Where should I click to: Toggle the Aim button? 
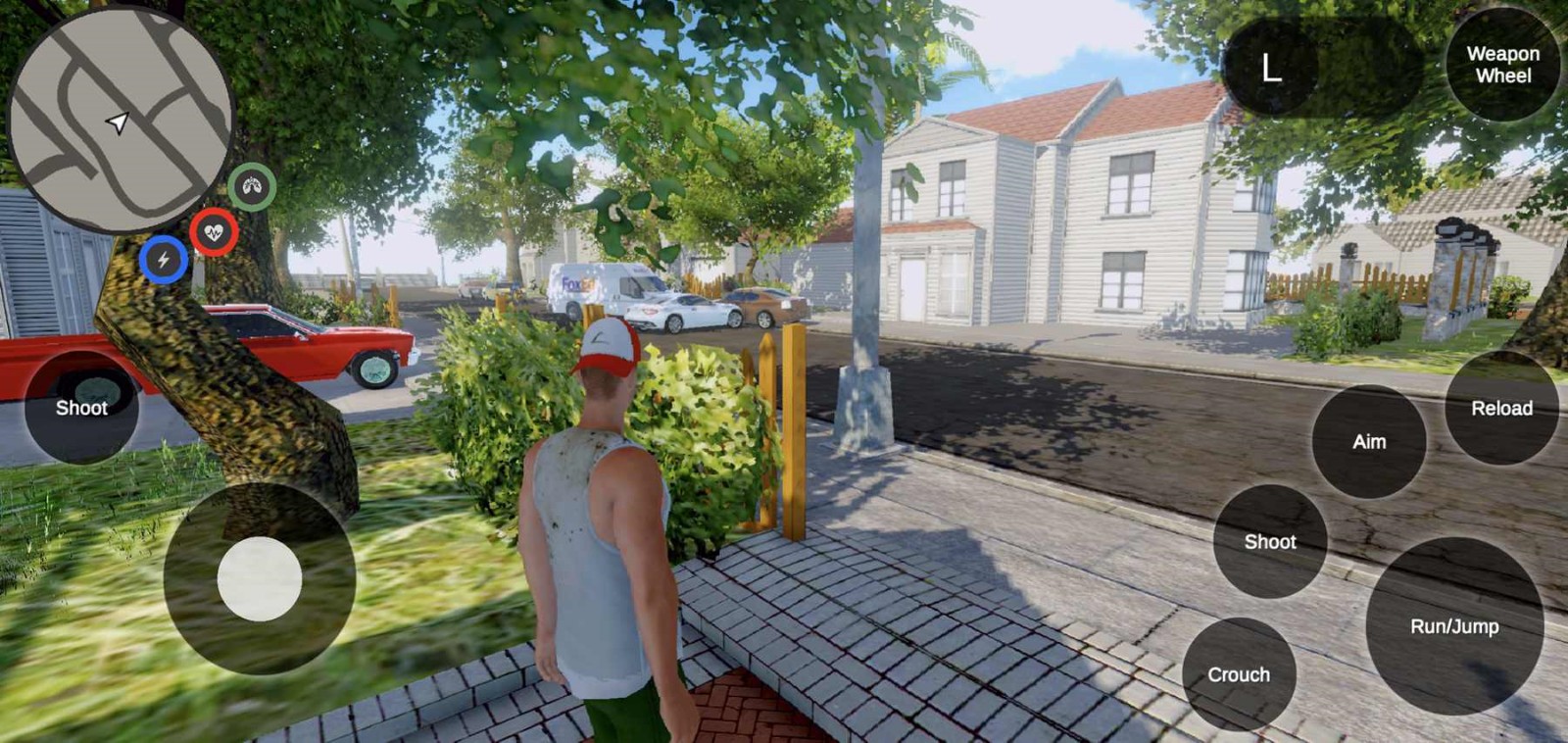[x=1367, y=442]
